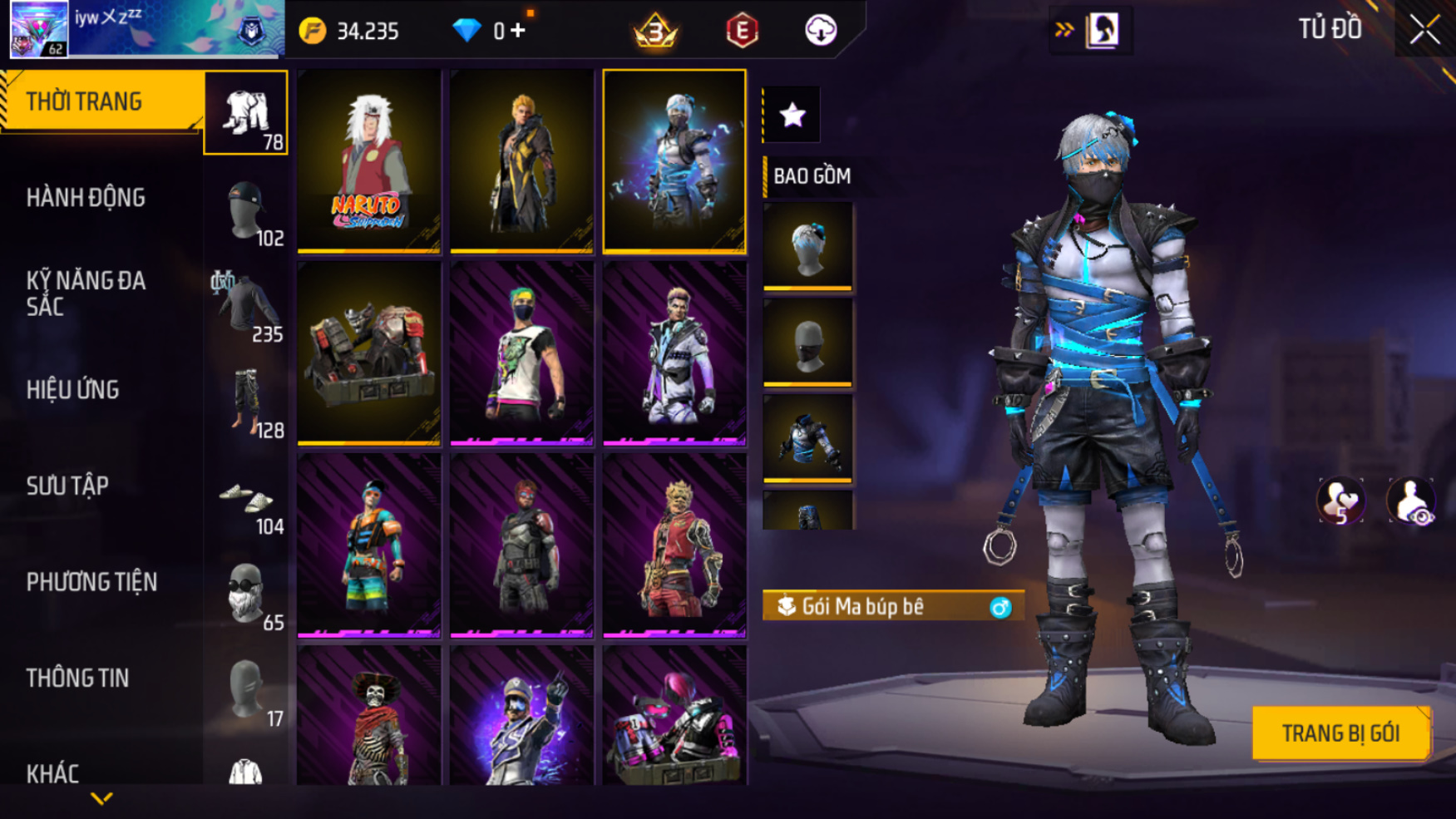Open the player profile avatar
Image resolution: width=1456 pixels, height=819 pixels.
click(39, 29)
